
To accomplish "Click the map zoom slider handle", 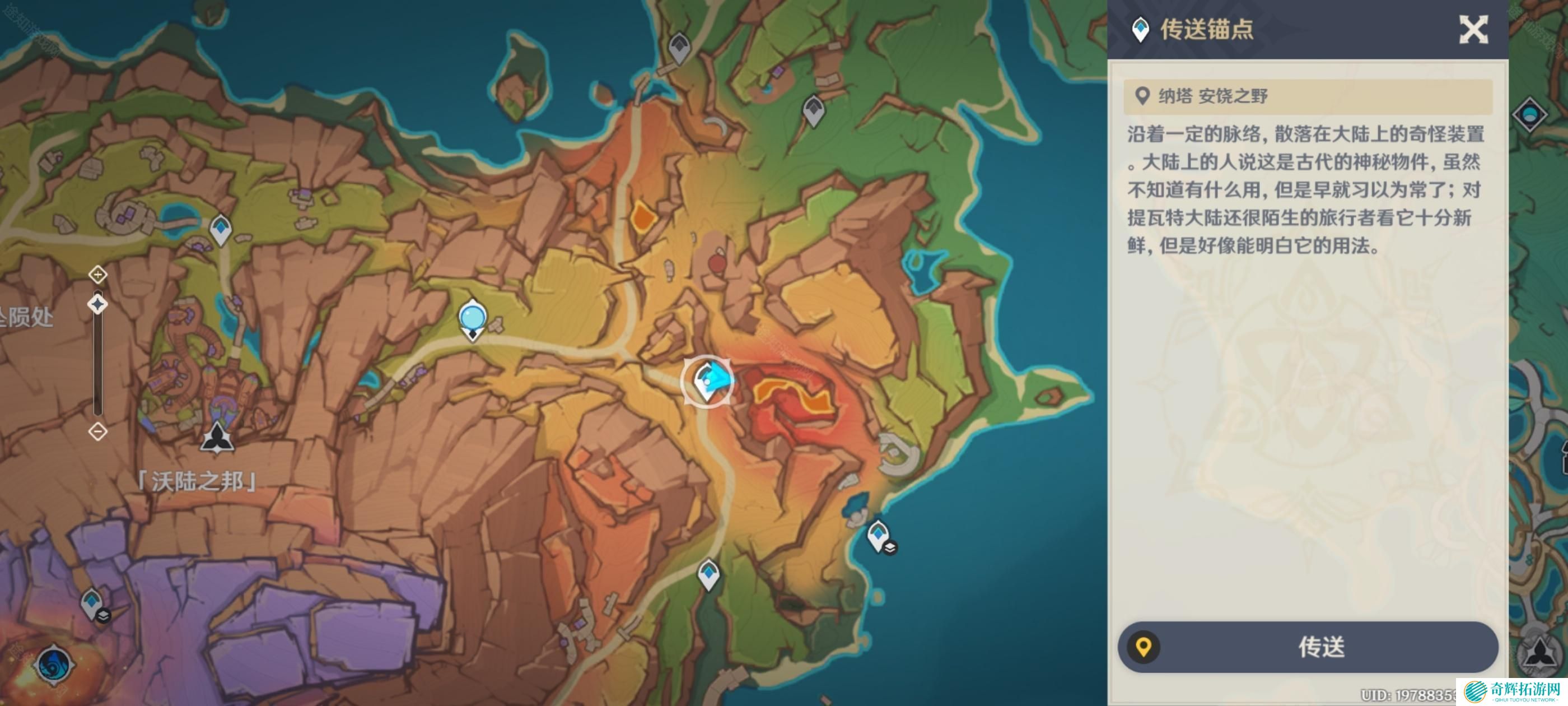I will click(98, 304).
